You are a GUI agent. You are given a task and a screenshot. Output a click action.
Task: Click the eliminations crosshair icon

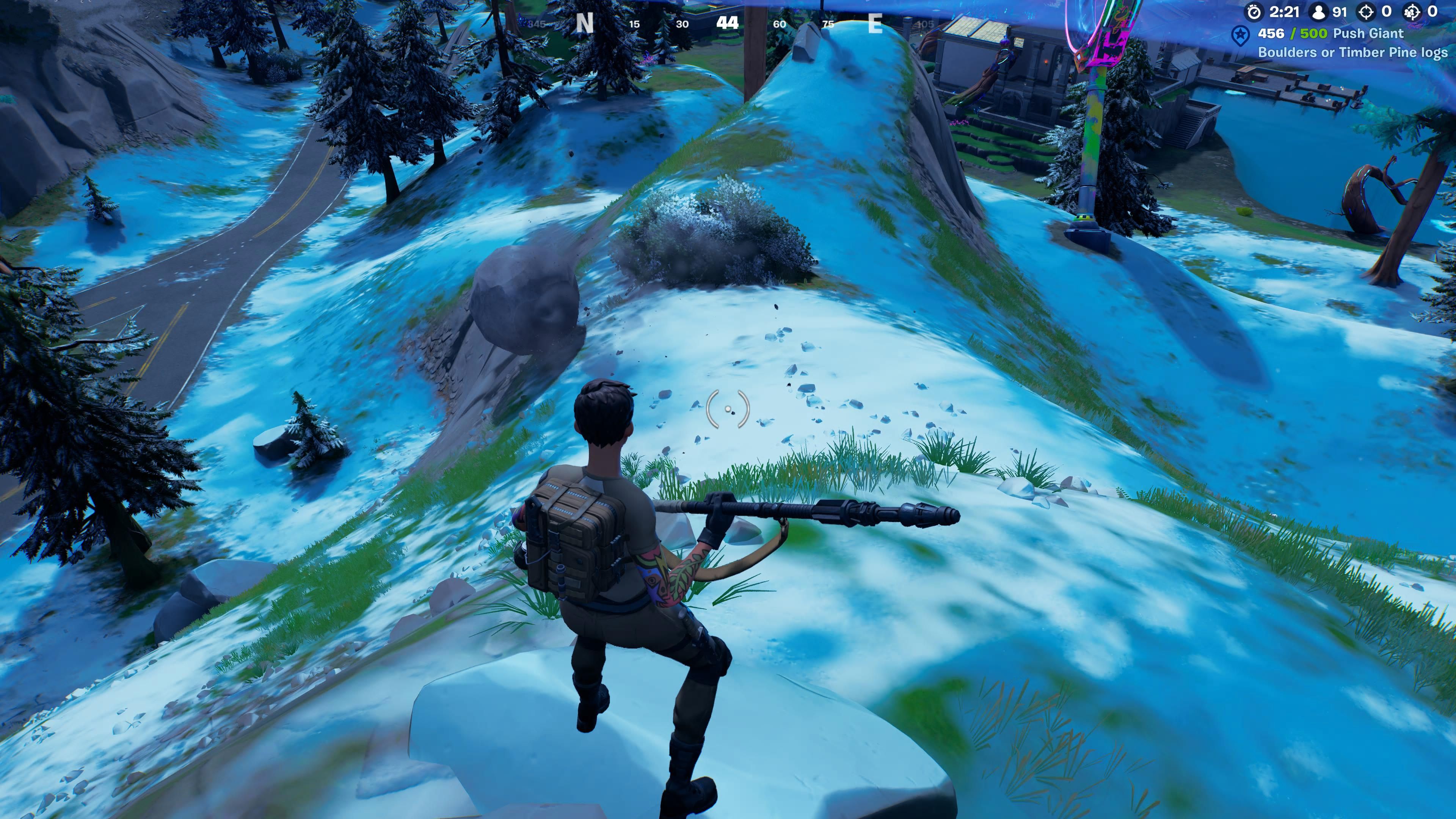pyautogui.click(x=1367, y=12)
